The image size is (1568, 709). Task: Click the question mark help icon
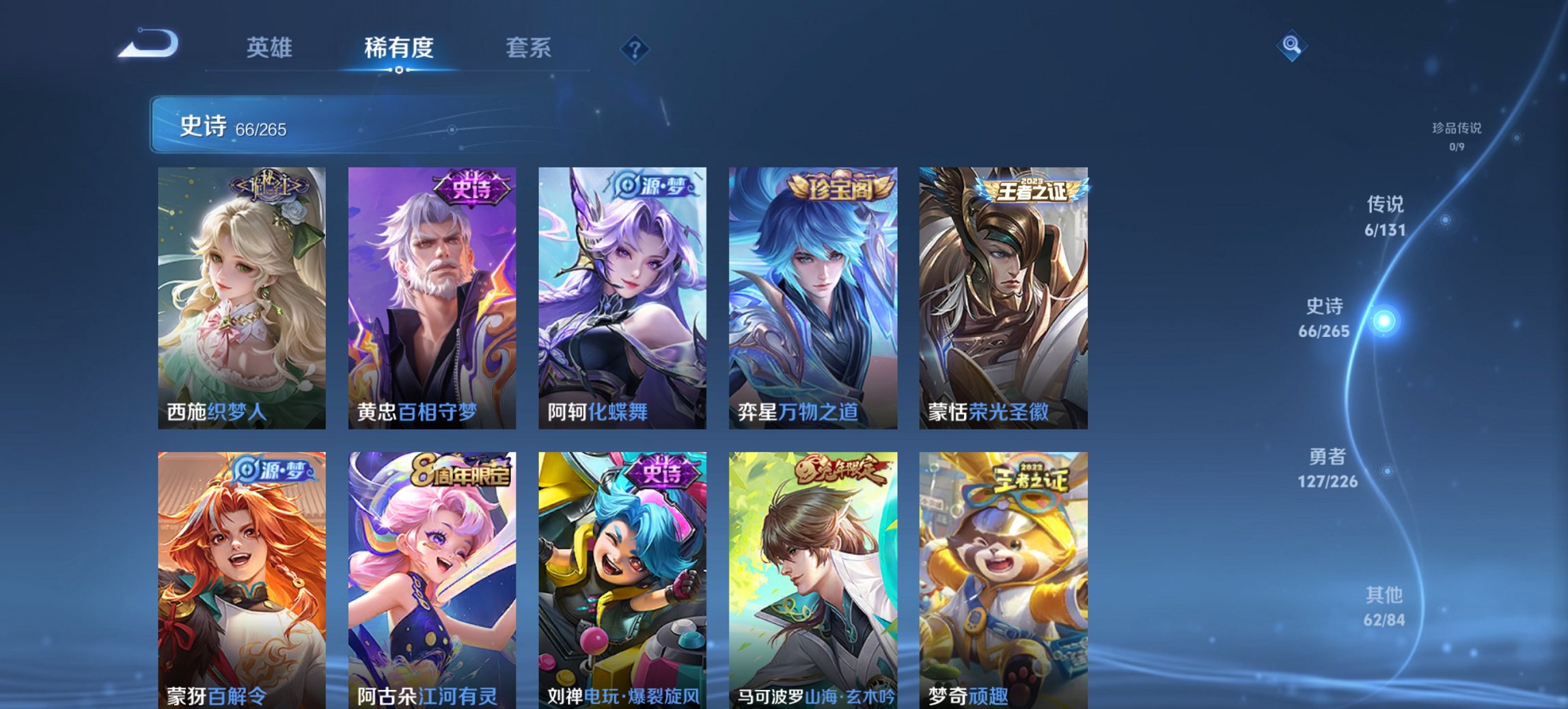pos(634,48)
